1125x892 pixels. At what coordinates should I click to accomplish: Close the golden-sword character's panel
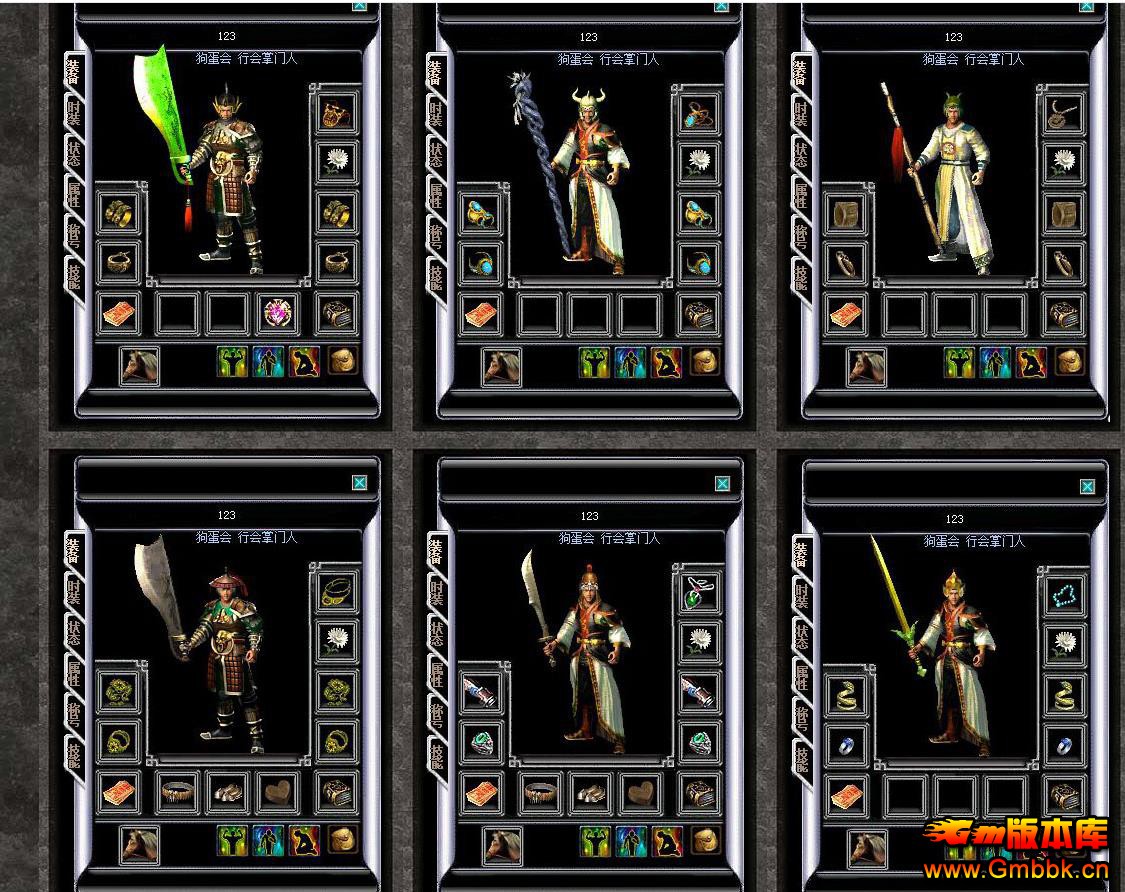coord(1087,487)
